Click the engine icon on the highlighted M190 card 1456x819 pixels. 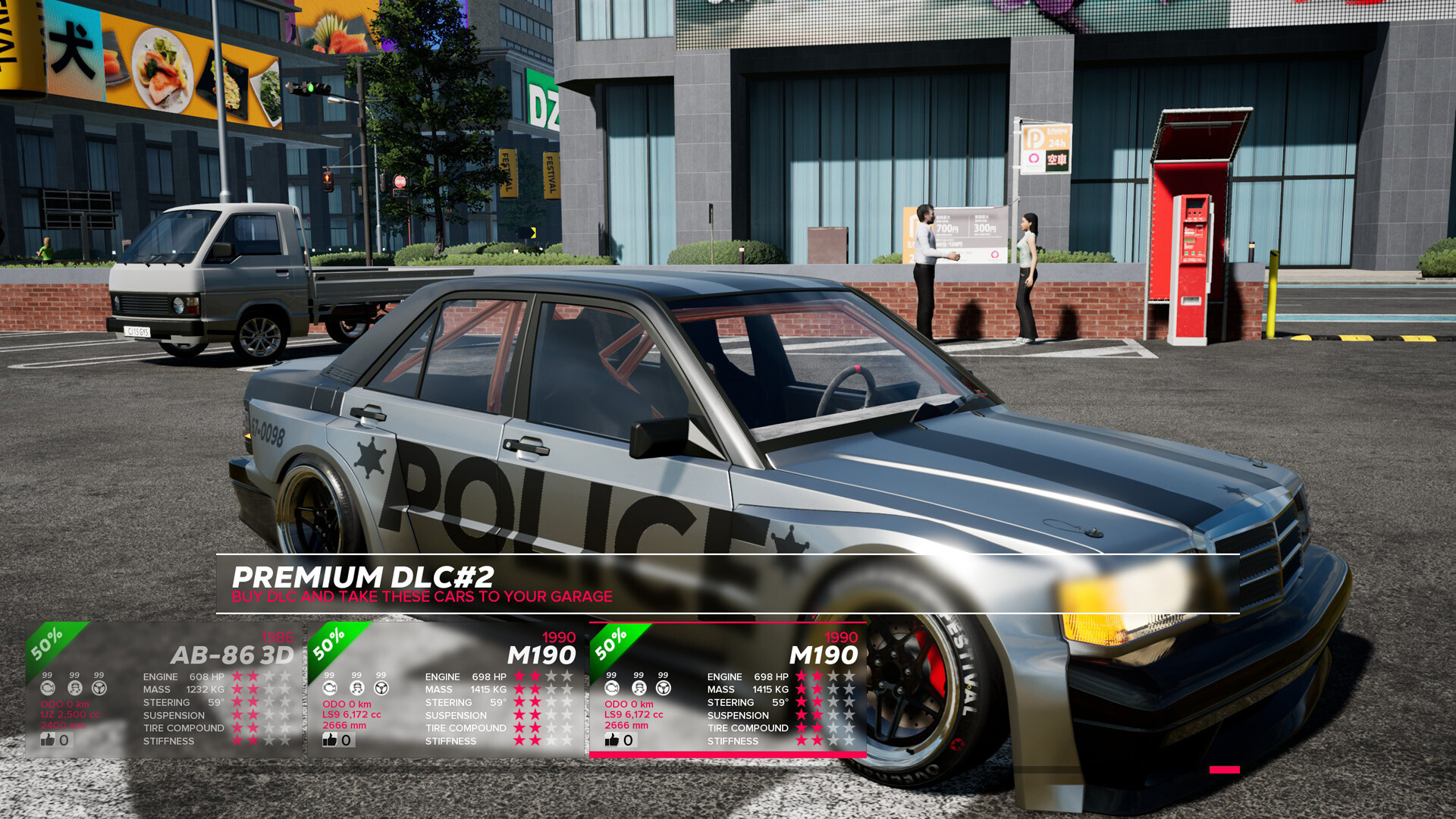[x=611, y=688]
